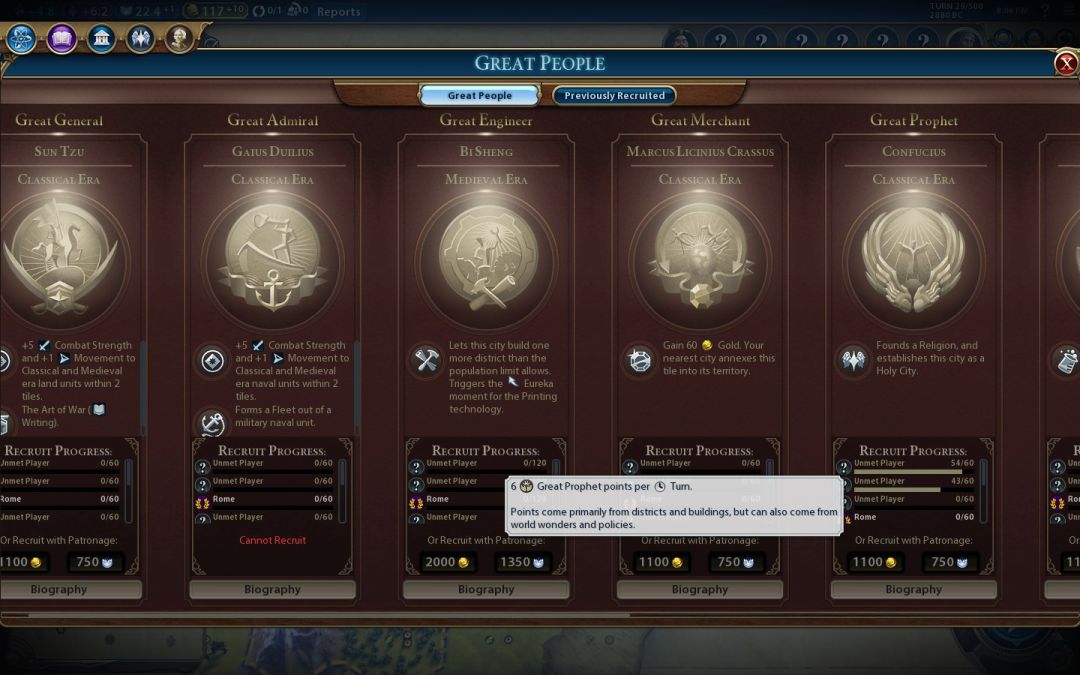Viewport: 1080px width, 675px height.
Task: View Bi Sheng's Biography
Action: [x=486, y=589]
